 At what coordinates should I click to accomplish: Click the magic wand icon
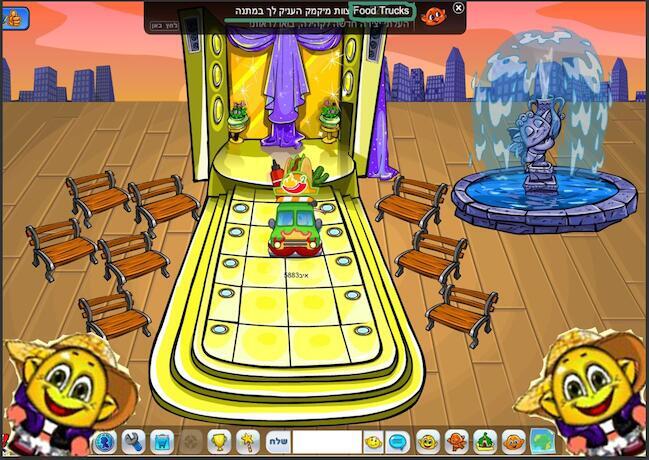pyautogui.click(x=247, y=441)
